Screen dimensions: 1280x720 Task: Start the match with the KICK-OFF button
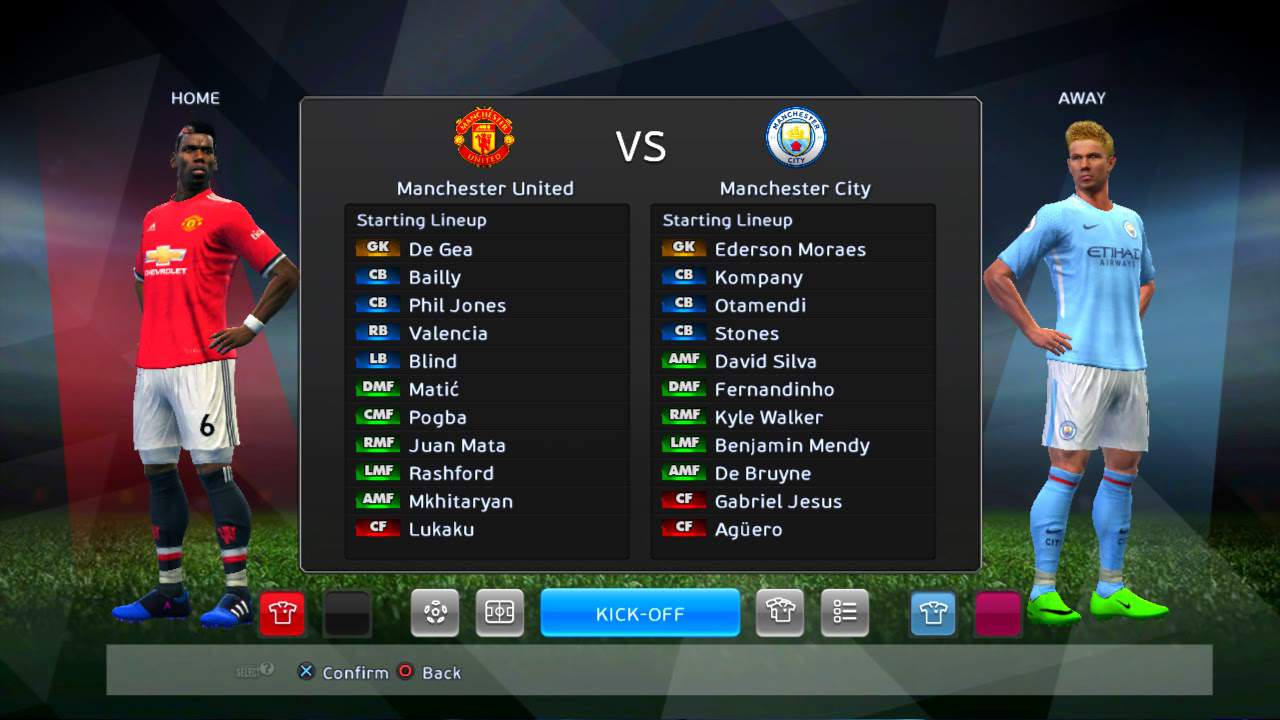click(640, 613)
